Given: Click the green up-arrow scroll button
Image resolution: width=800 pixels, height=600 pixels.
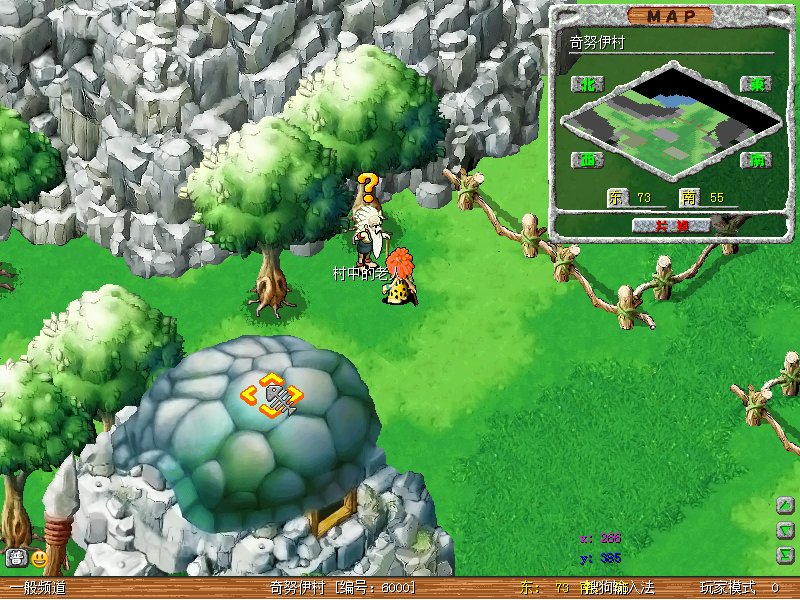Looking at the screenshot, I should point(786,505).
